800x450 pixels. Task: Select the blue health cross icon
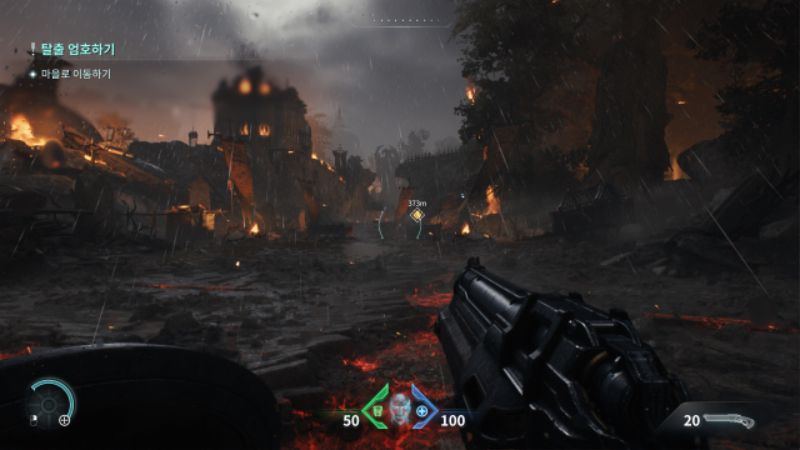point(422,410)
